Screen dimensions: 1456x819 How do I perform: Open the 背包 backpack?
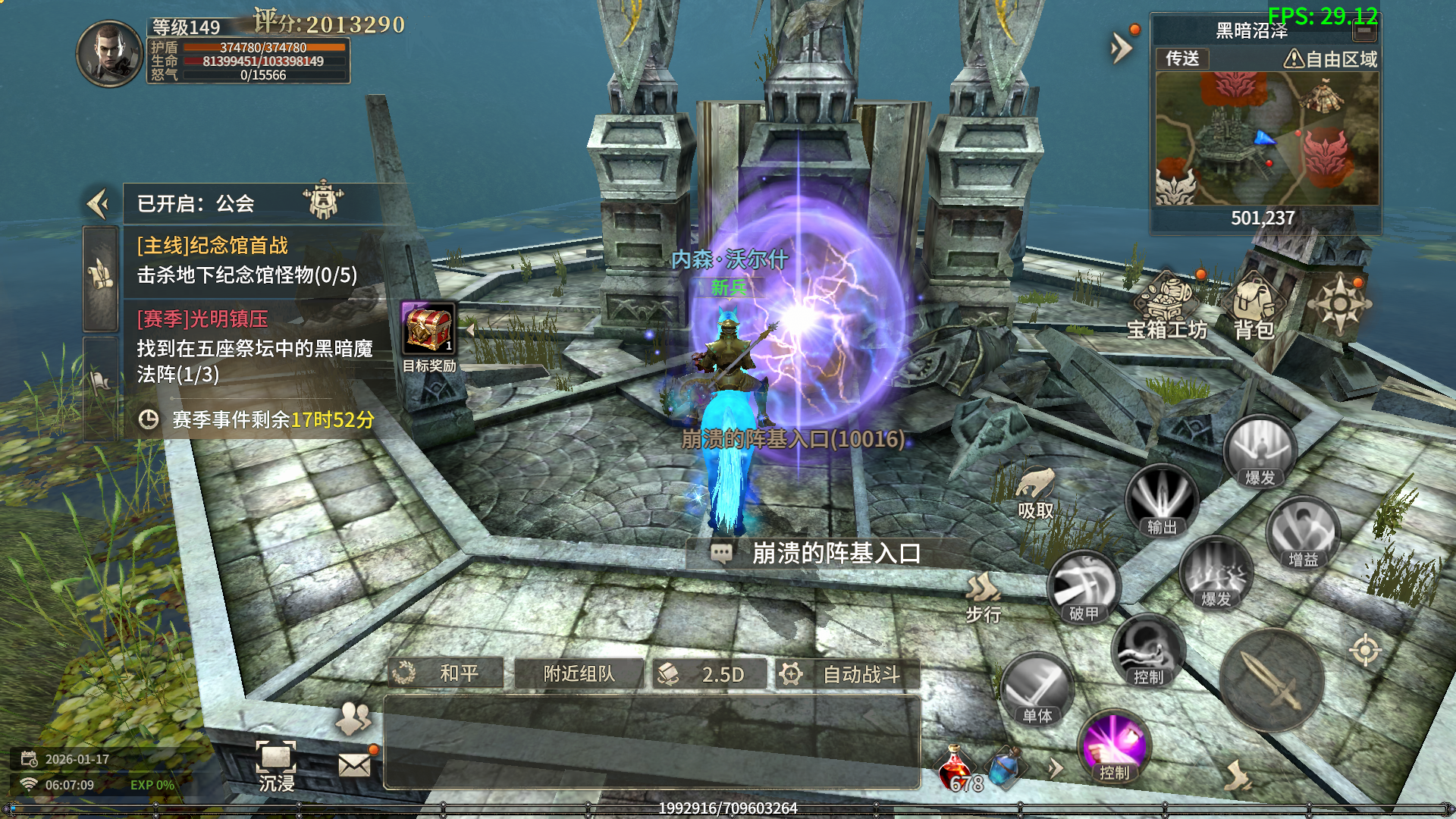(x=1254, y=307)
